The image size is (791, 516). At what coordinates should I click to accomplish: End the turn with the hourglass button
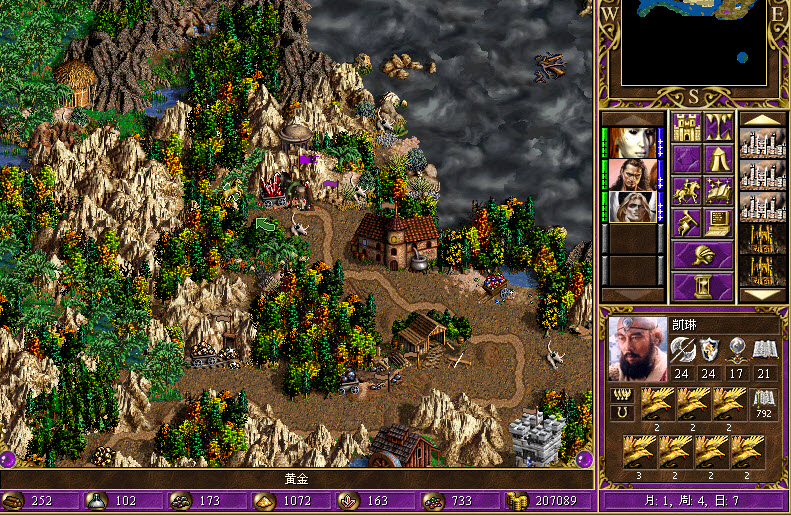point(702,286)
